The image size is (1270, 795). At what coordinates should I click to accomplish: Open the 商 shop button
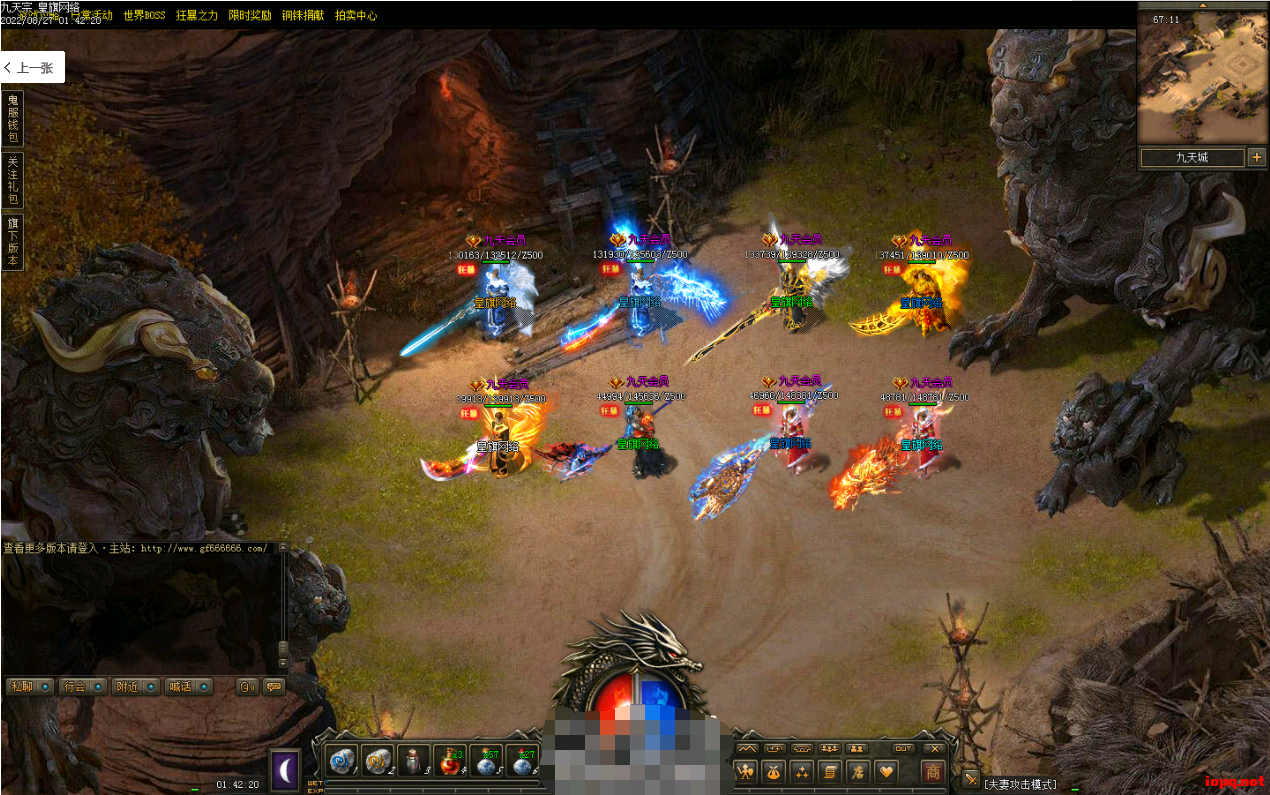pyautogui.click(x=933, y=771)
